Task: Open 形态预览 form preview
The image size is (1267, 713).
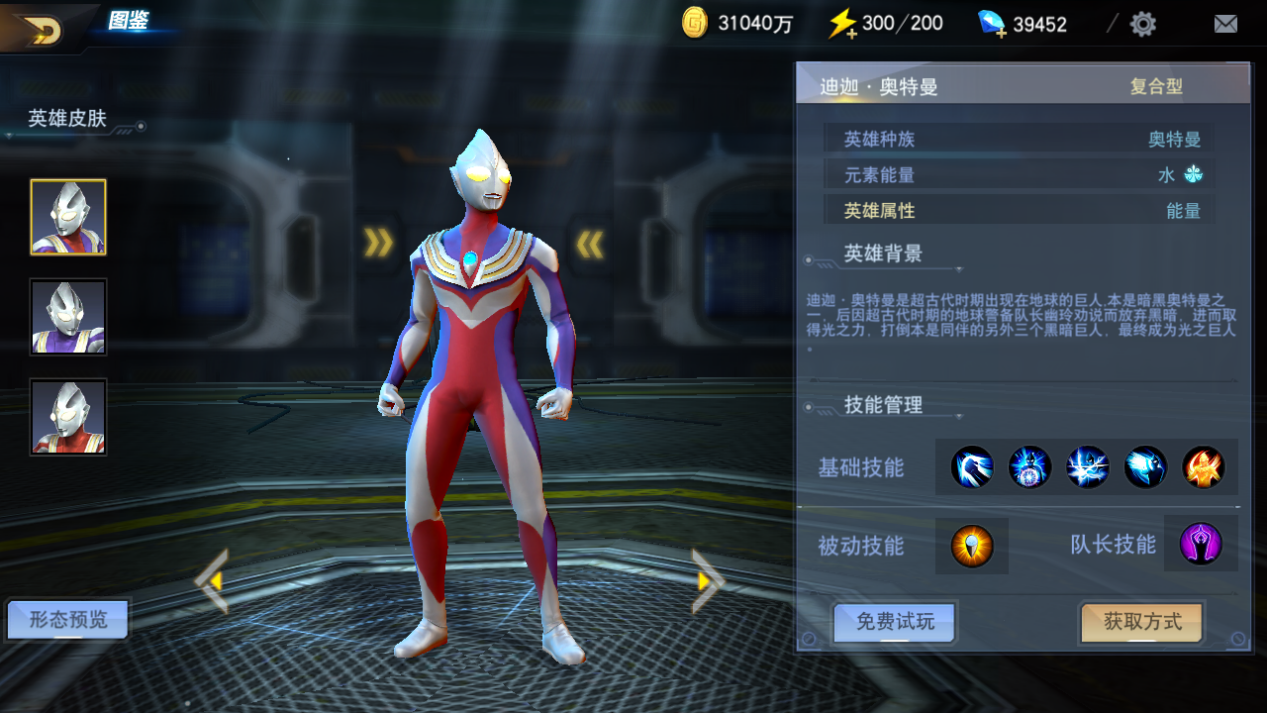Action: coord(68,620)
